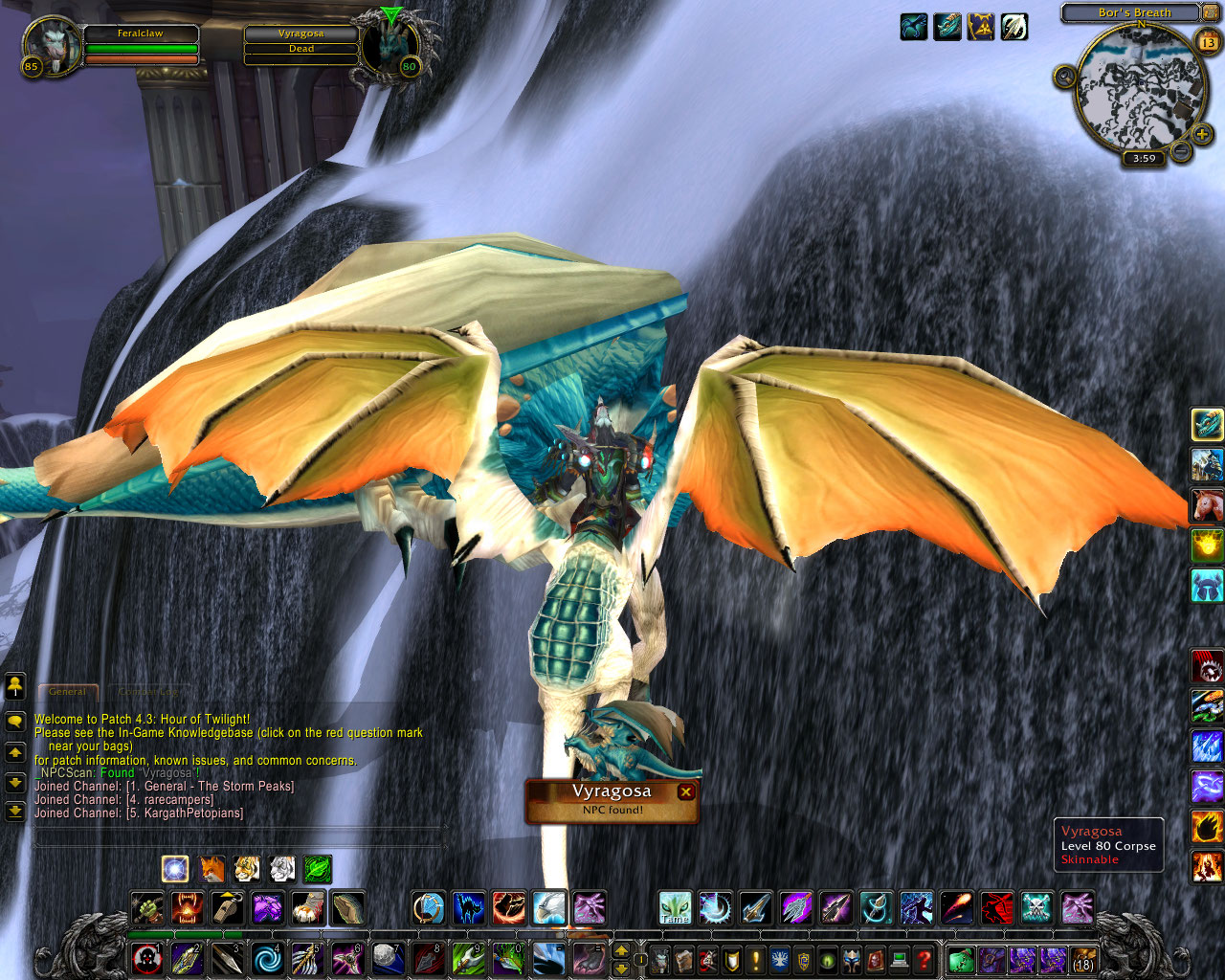The image size is (1225, 980).
Task: Cancel the Aspect of the Hawk buff
Action: pos(913,27)
